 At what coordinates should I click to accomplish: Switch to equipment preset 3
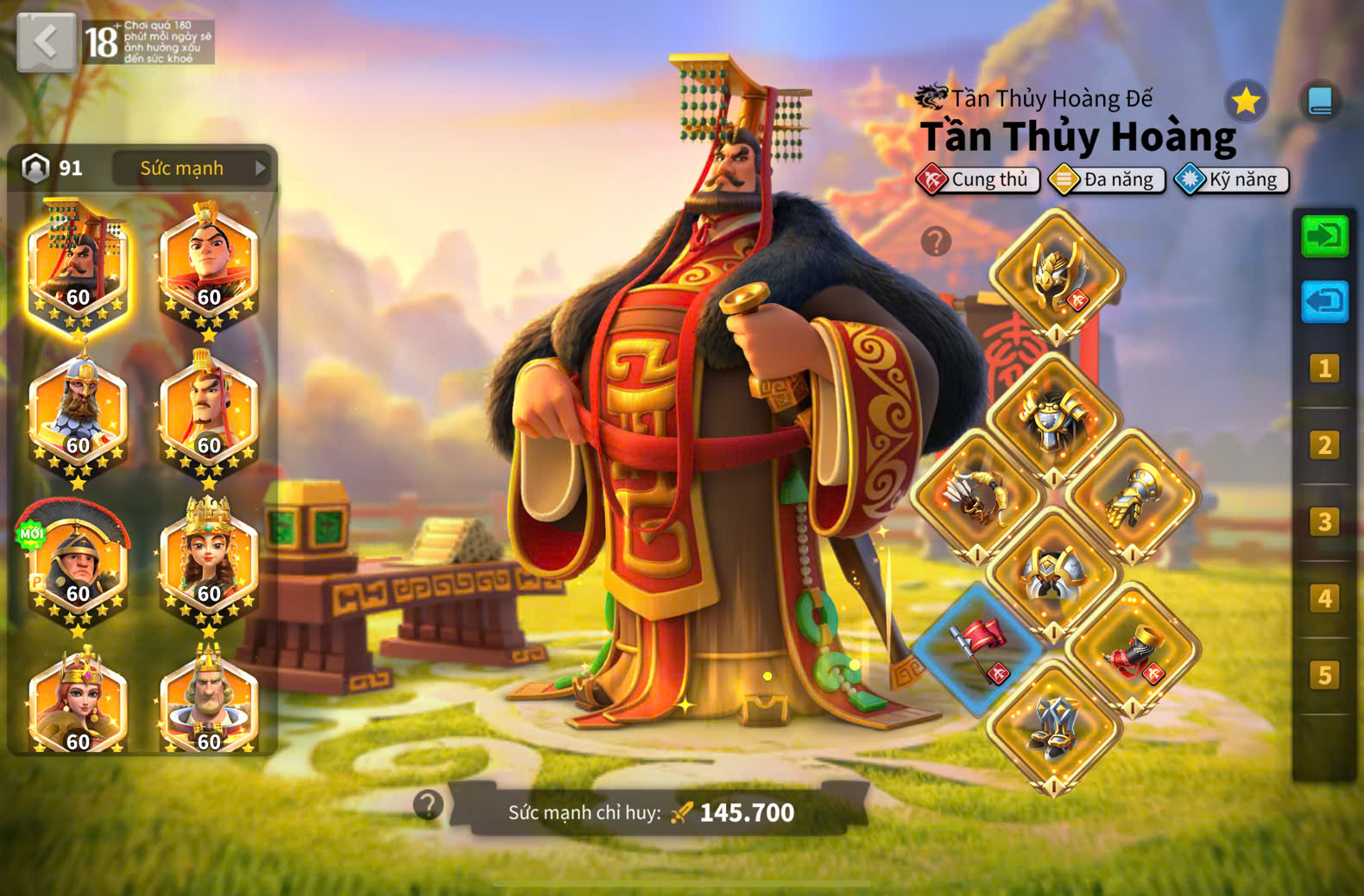click(1324, 522)
